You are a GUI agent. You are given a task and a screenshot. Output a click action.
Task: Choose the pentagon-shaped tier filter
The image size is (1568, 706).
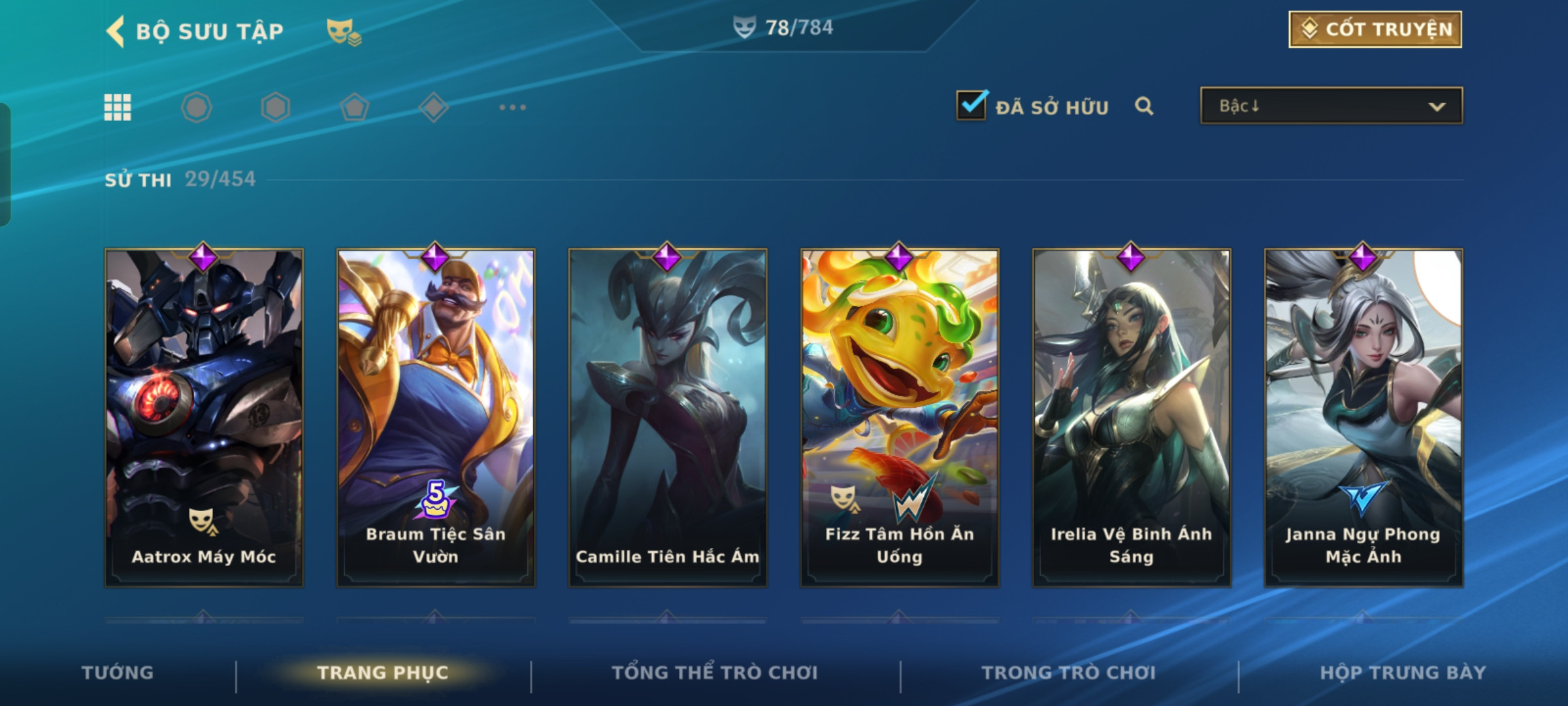coord(354,107)
